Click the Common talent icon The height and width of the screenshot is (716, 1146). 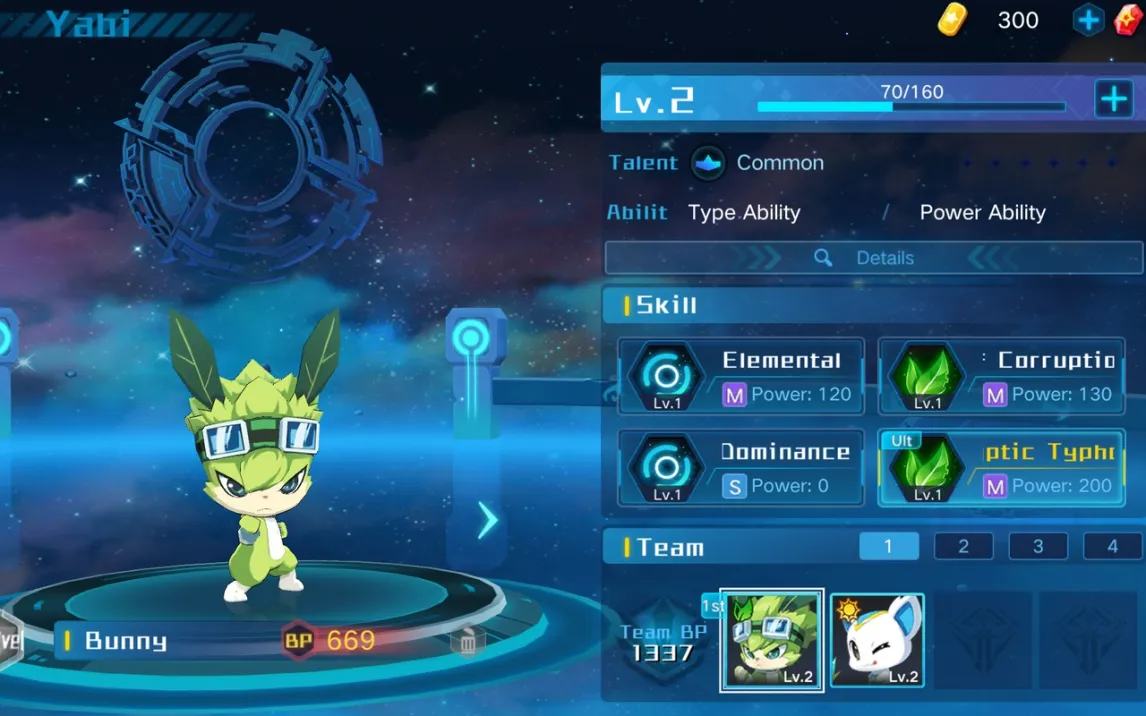tap(708, 163)
